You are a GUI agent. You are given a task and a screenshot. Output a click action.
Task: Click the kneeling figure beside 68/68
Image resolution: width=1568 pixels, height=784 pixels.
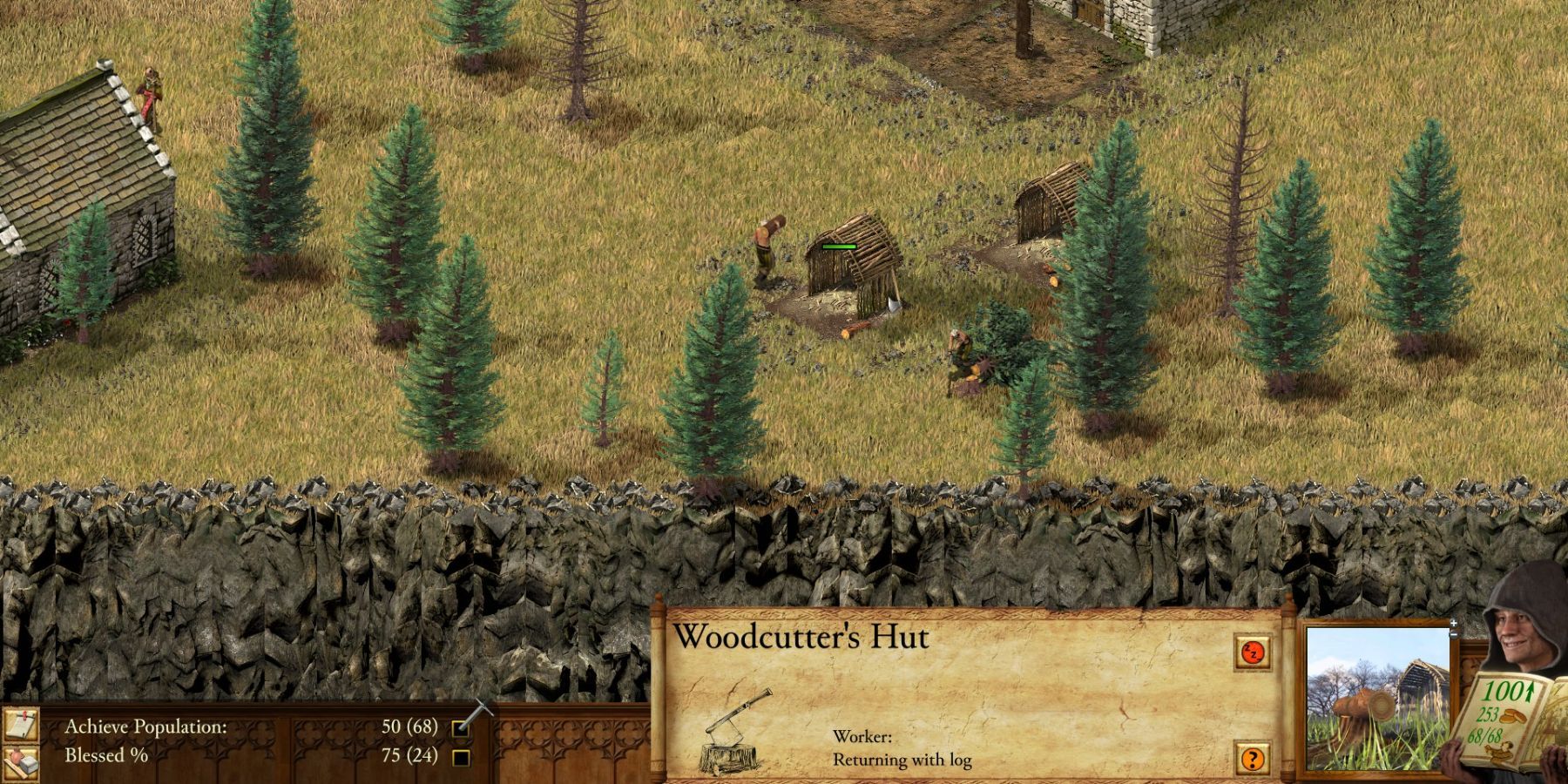pos(1500,752)
